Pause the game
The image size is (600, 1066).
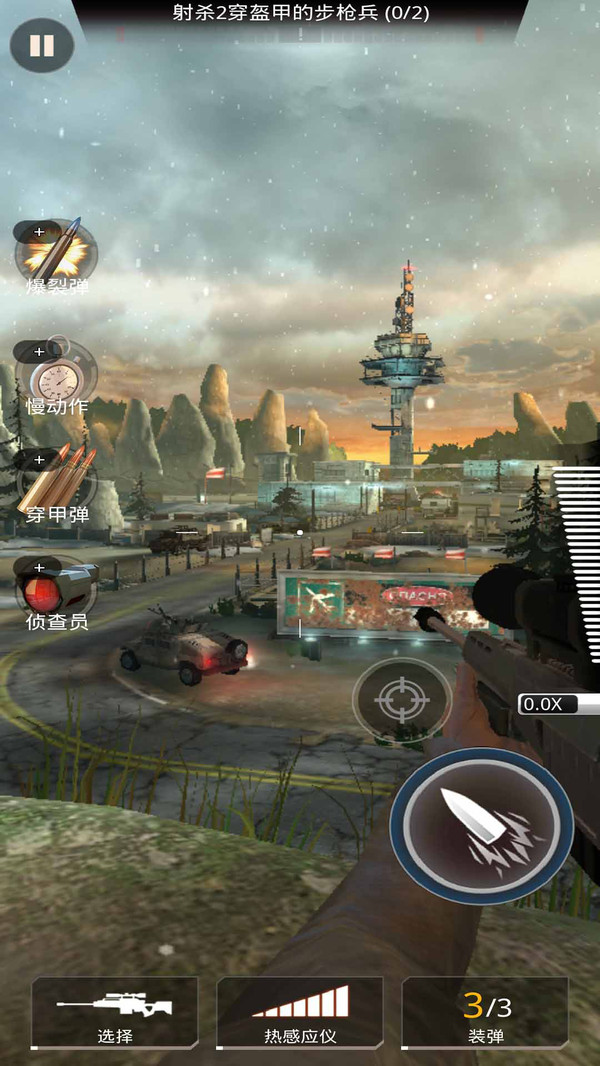click(x=42, y=46)
